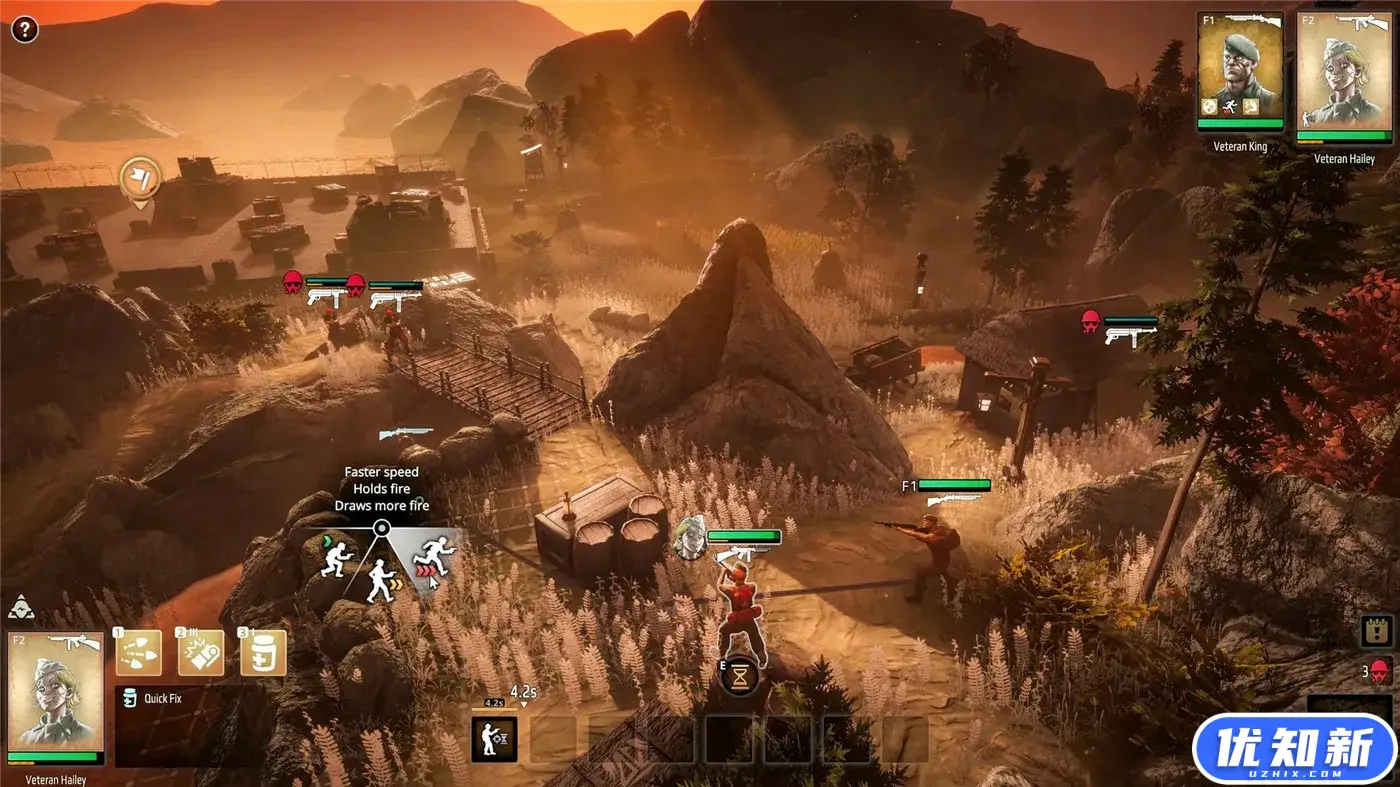This screenshot has width=1400, height=787.
Task: Pick the normal walking stance option
Action: tap(380, 580)
